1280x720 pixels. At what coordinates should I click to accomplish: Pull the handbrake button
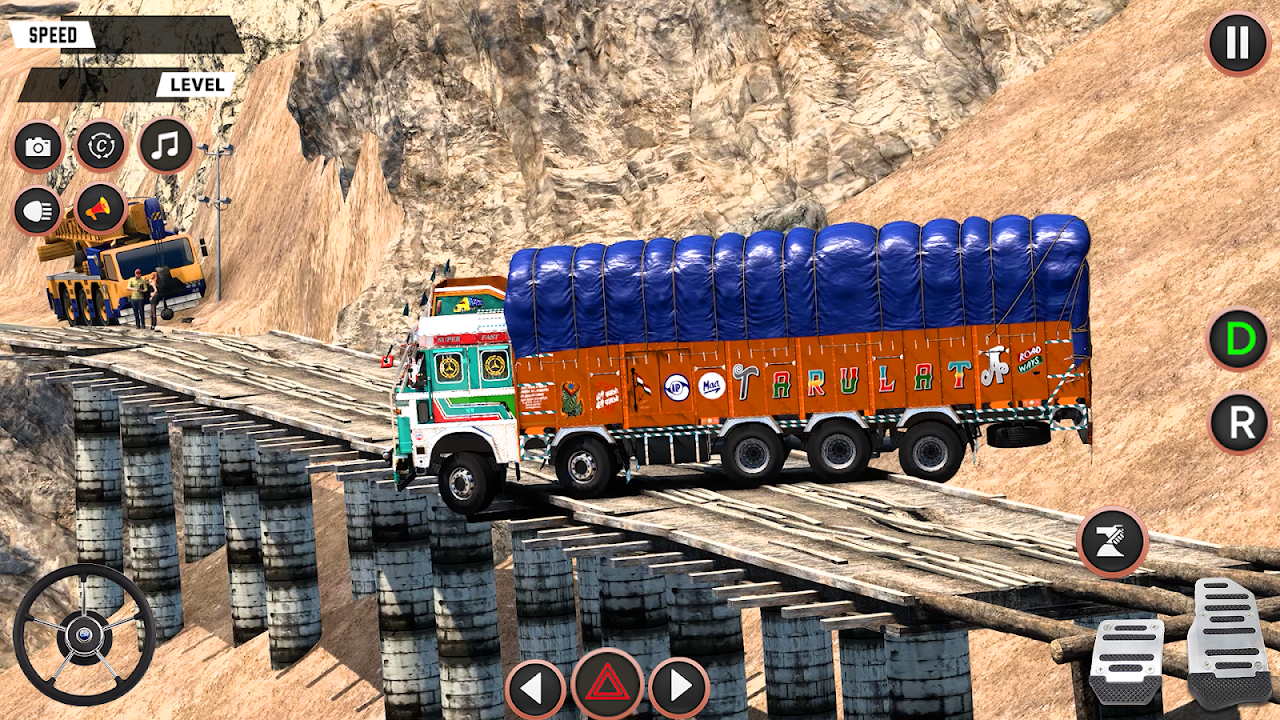point(1112,543)
